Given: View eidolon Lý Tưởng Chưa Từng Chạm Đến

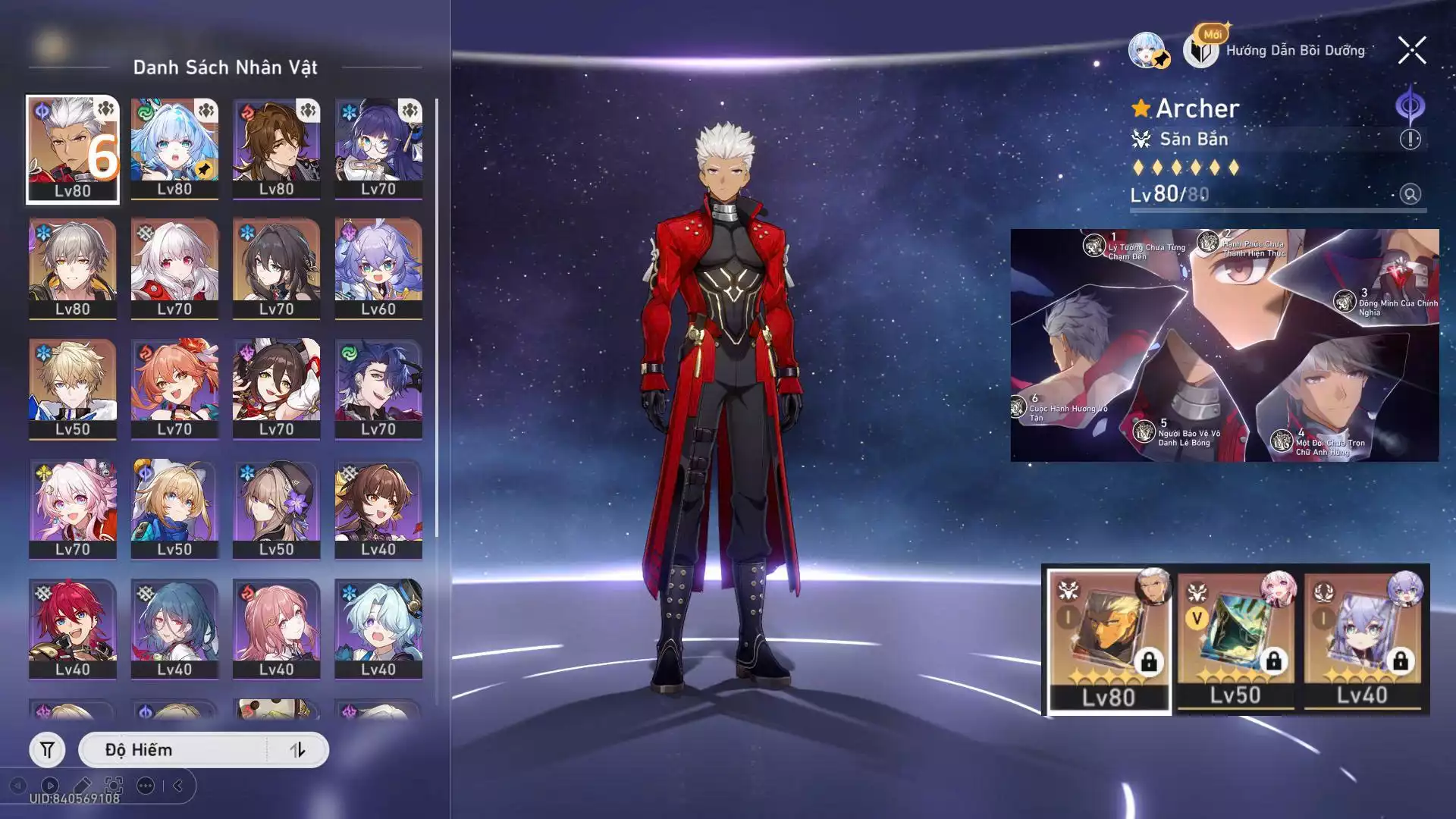Looking at the screenshot, I should click(x=1094, y=246).
